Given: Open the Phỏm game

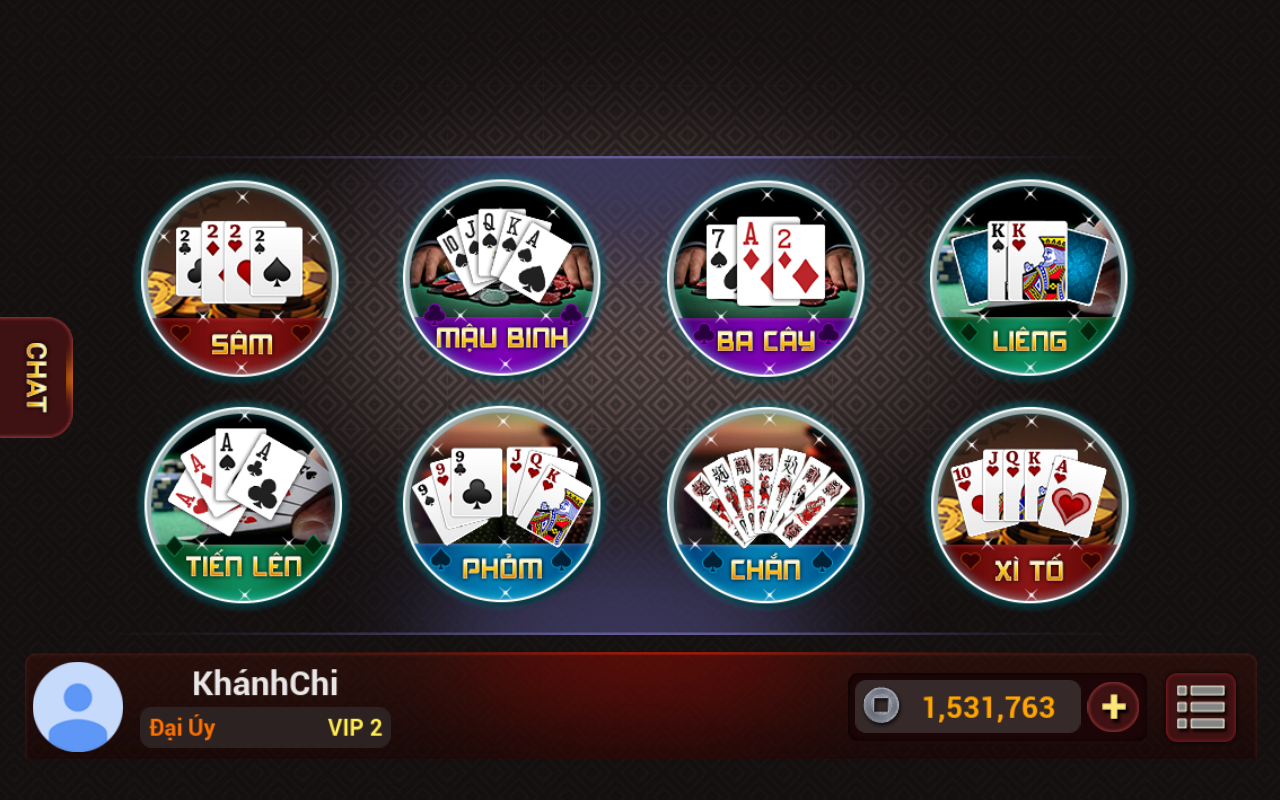Looking at the screenshot, I should click(502, 505).
